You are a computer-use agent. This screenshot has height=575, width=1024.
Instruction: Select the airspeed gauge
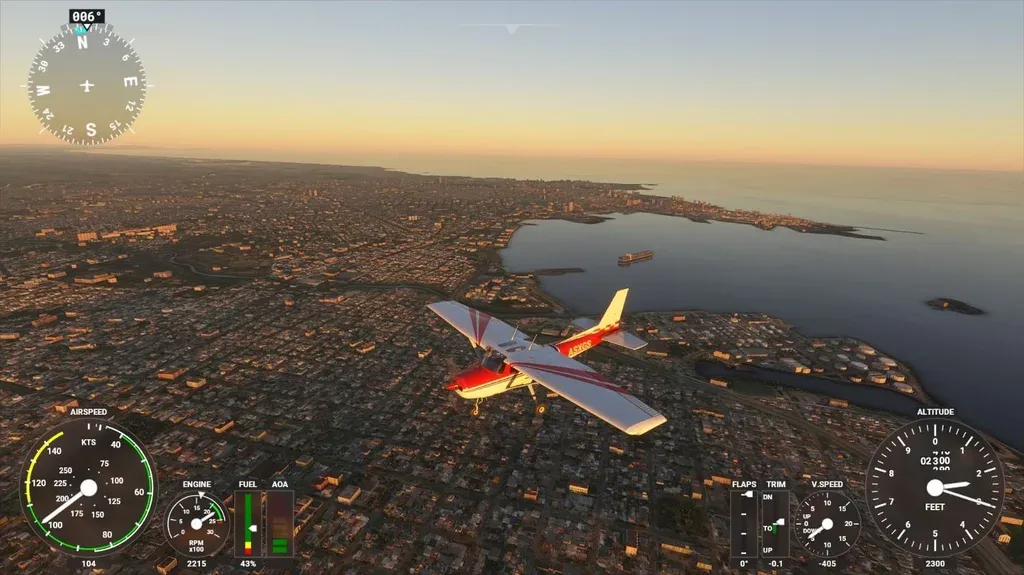[x=88, y=487]
